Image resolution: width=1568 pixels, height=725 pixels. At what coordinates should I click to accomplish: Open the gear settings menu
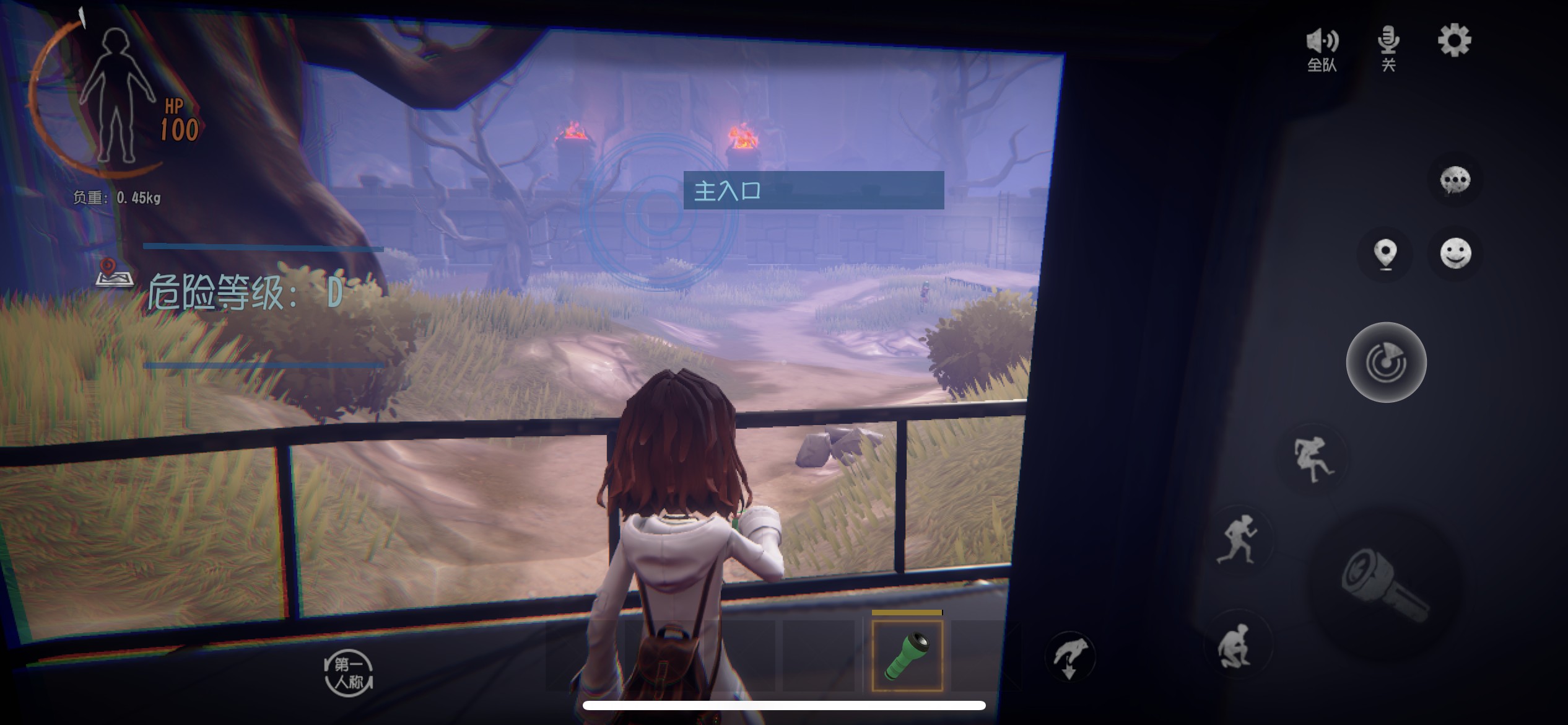(x=1454, y=41)
